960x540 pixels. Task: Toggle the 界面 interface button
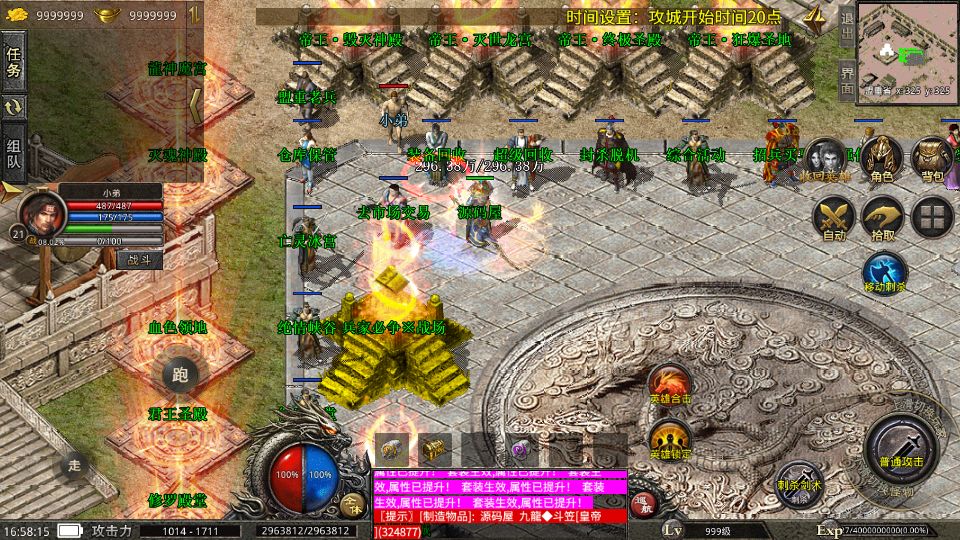(x=846, y=79)
